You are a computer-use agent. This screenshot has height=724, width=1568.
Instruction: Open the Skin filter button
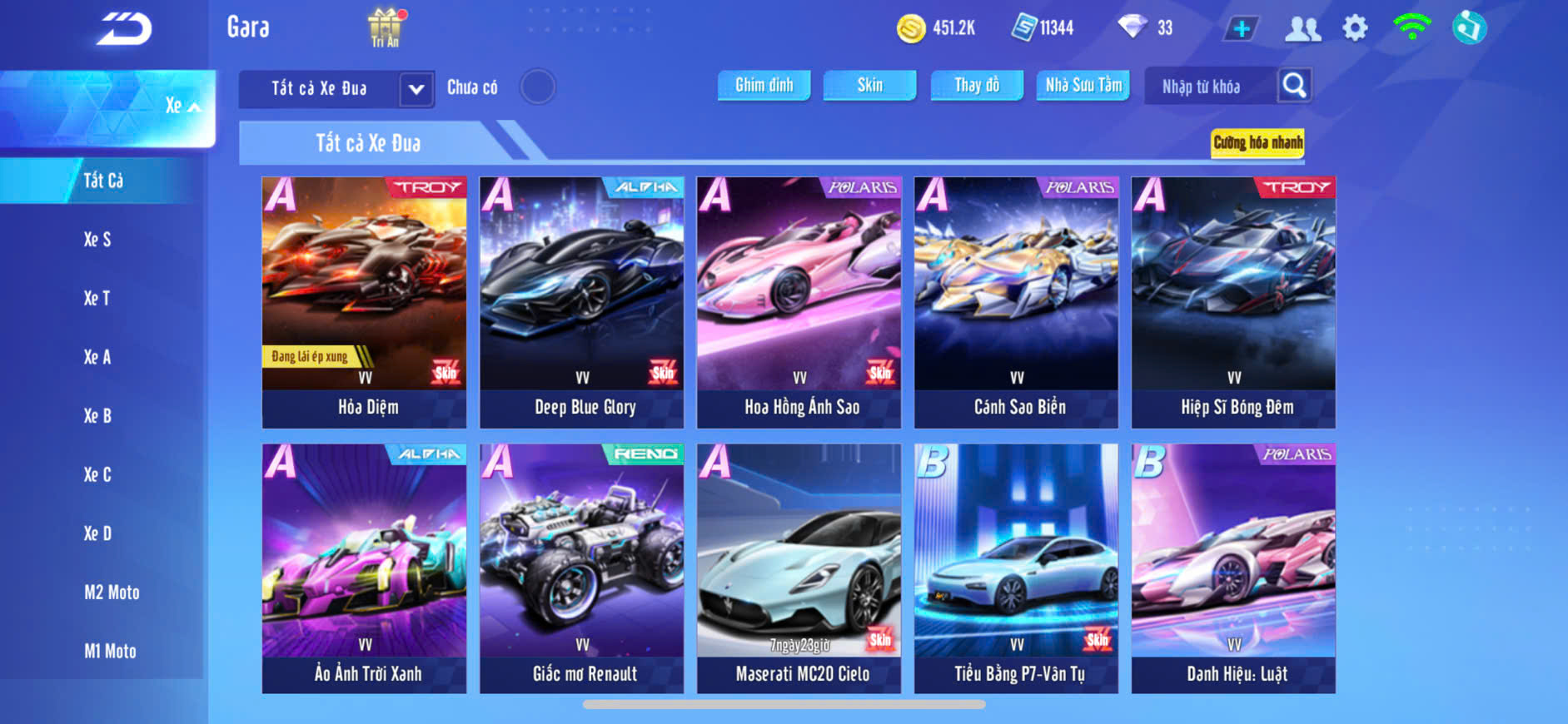pos(869,85)
